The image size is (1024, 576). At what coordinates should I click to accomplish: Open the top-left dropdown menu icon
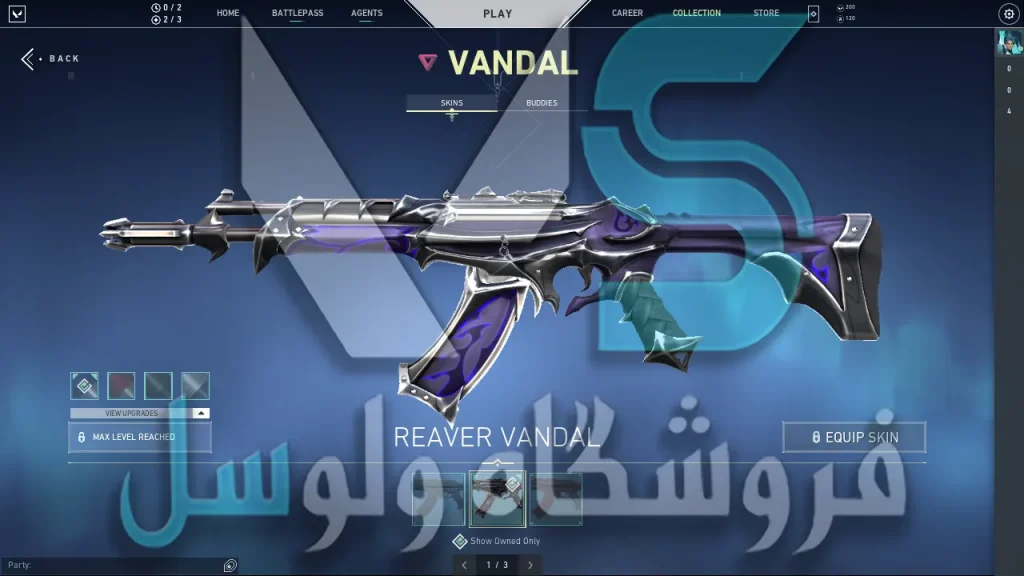pyautogui.click(x=17, y=14)
